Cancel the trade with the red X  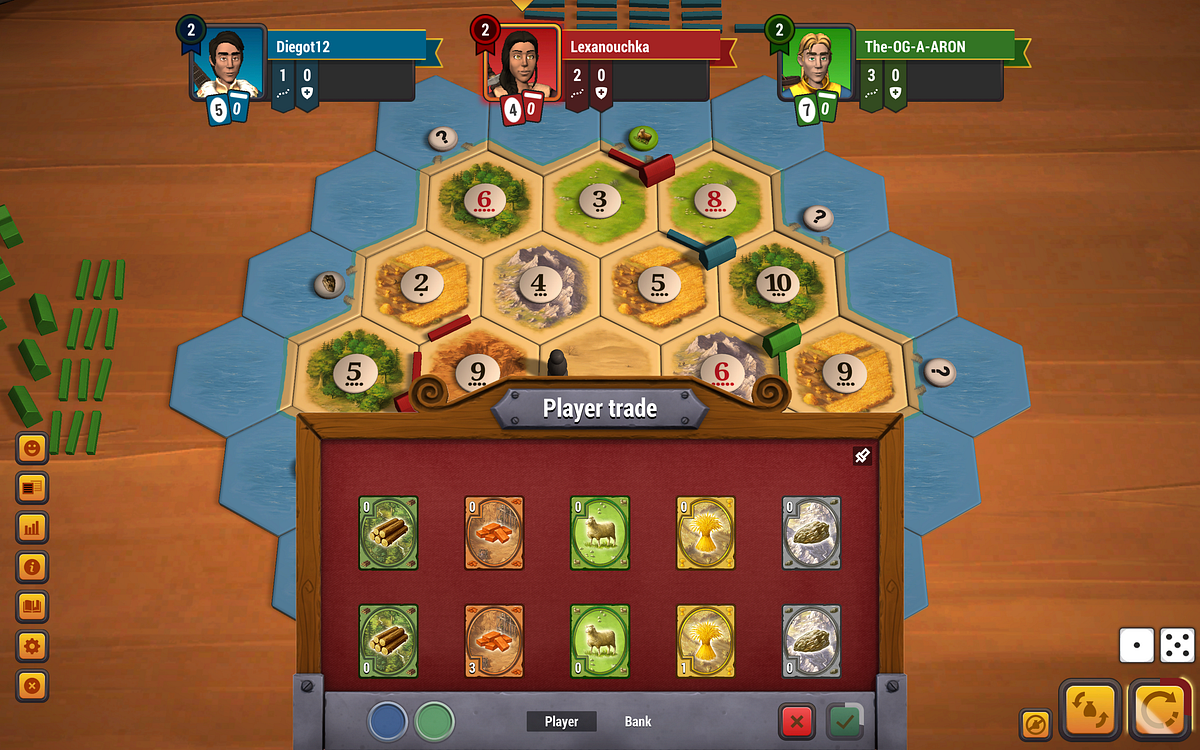(796, 721)
